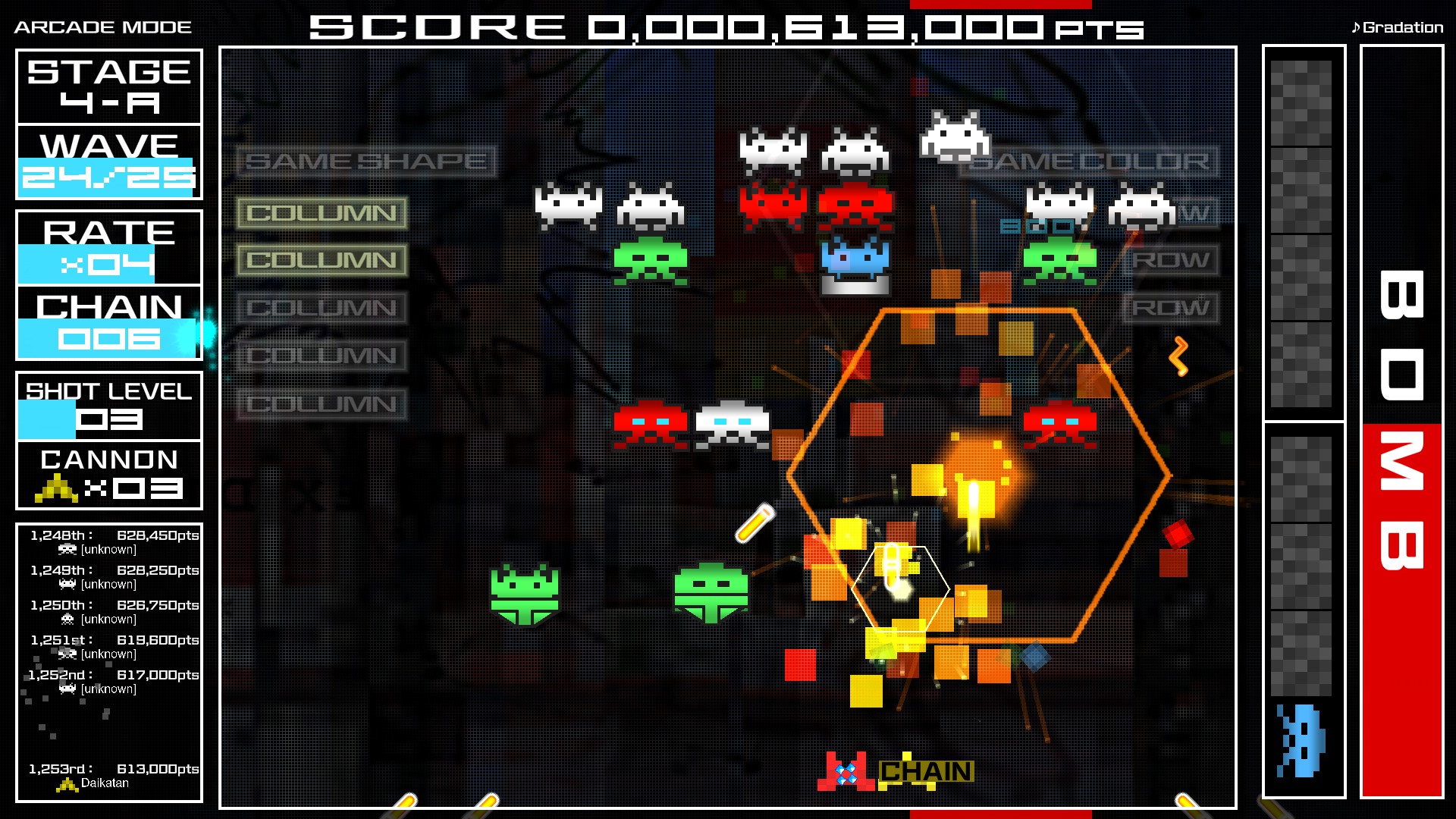Click the 1,253rd Daikatan score entry

click(108, 768)
